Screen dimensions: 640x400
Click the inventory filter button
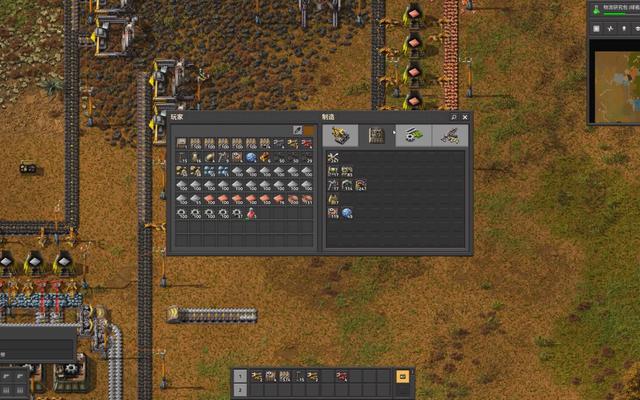(298, 130)
